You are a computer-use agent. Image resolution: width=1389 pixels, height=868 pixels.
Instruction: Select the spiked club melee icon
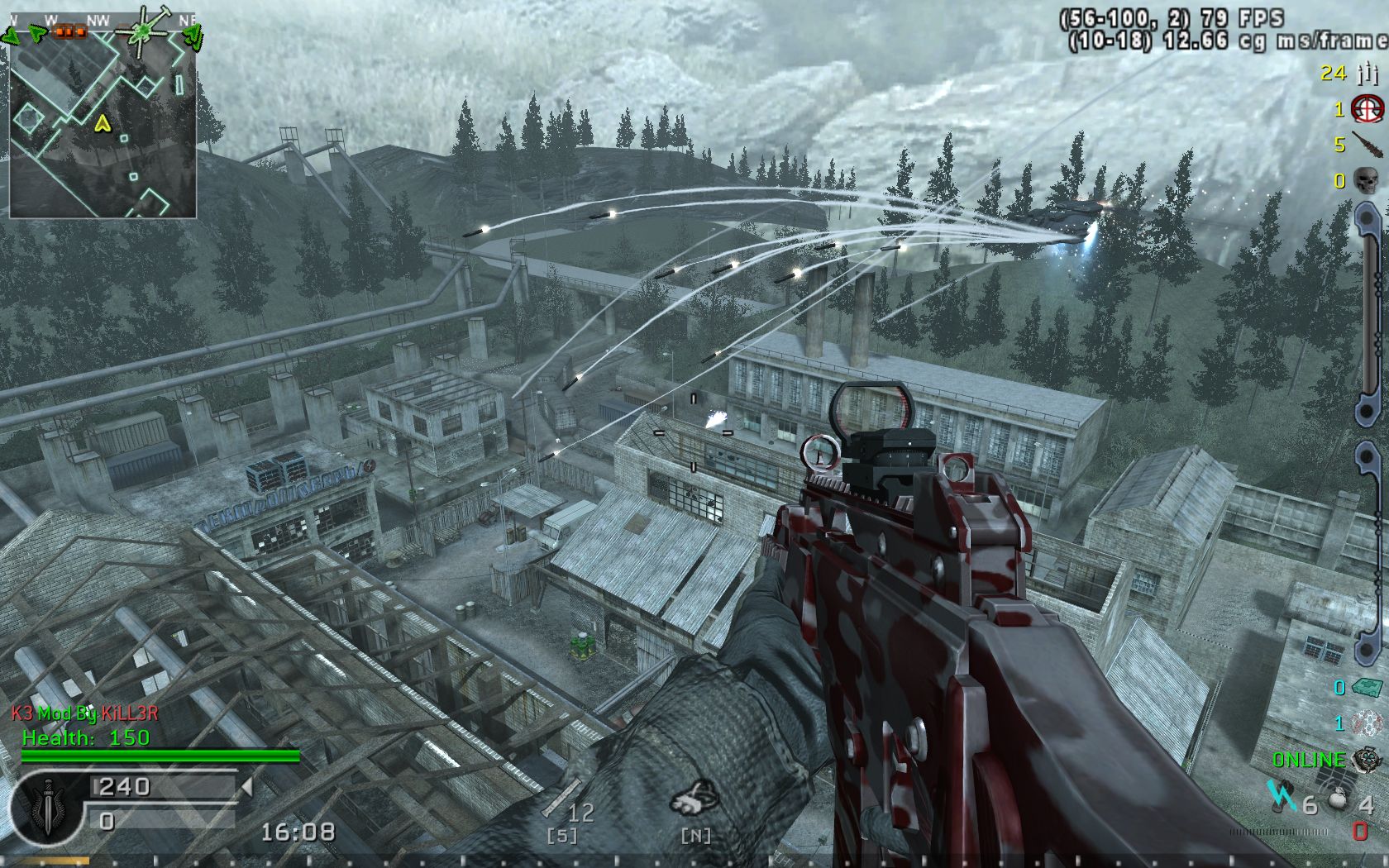(1366, 144)
